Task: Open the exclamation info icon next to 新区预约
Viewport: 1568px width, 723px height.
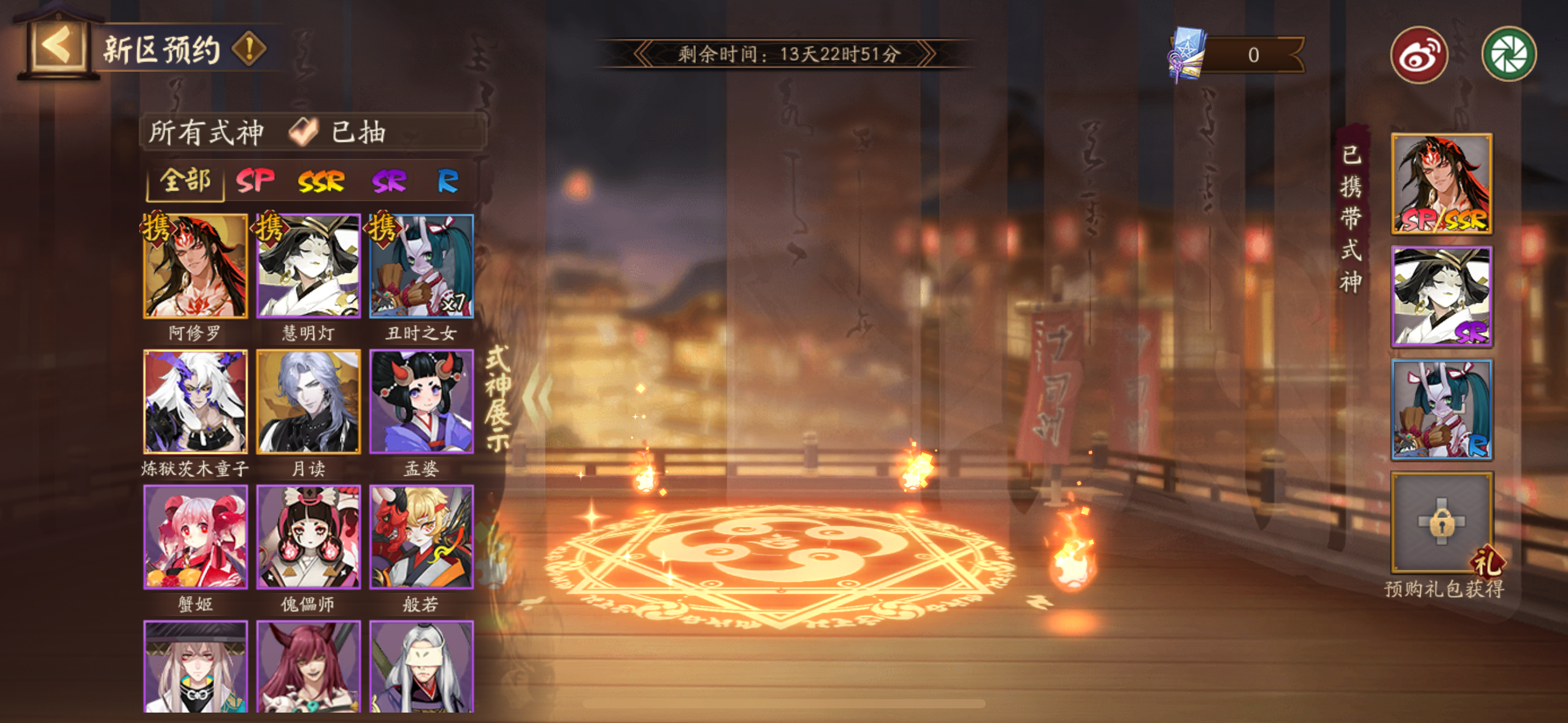Action: (x=249, y=49)
